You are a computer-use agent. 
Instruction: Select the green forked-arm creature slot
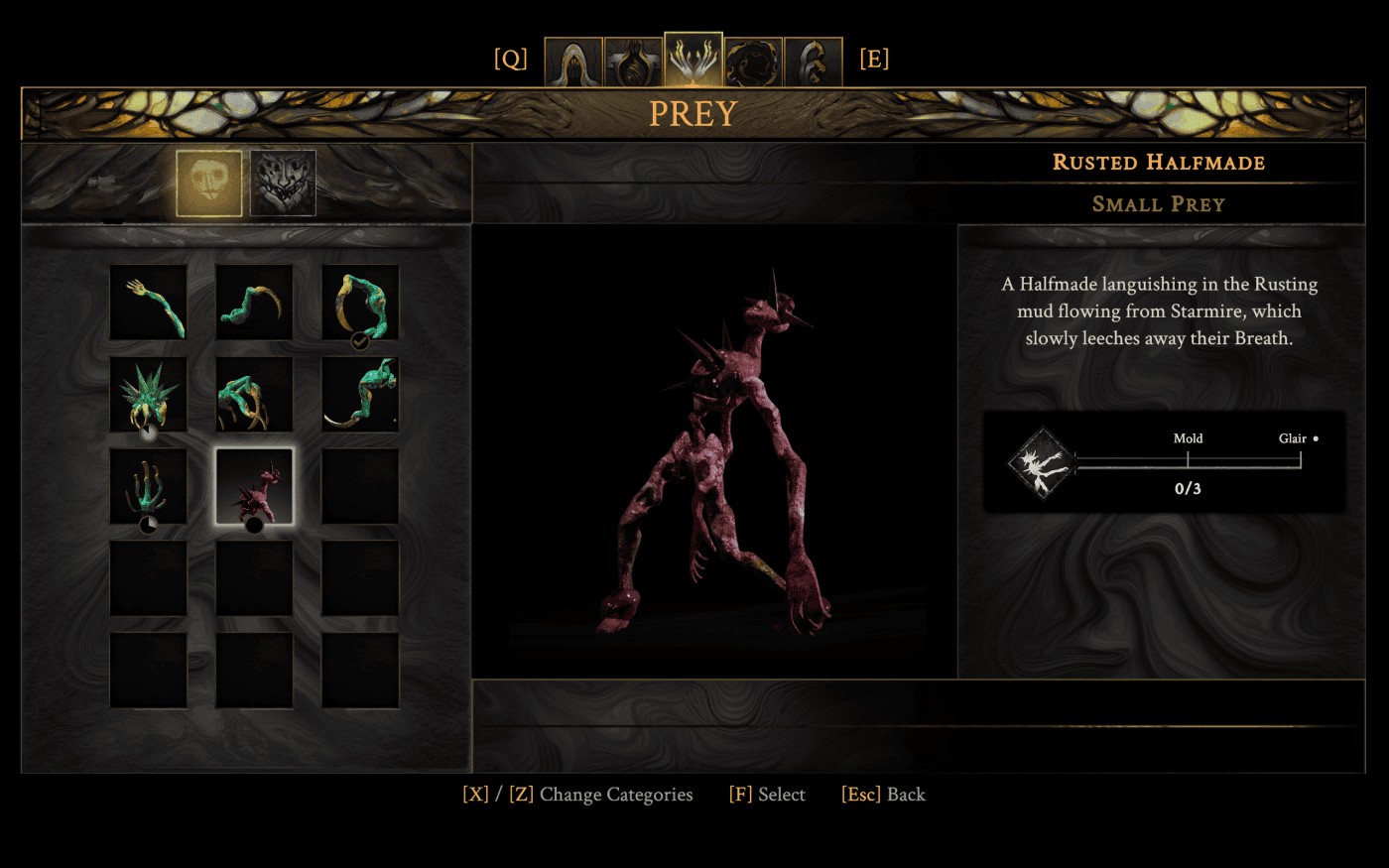click(x=149, y=303)
